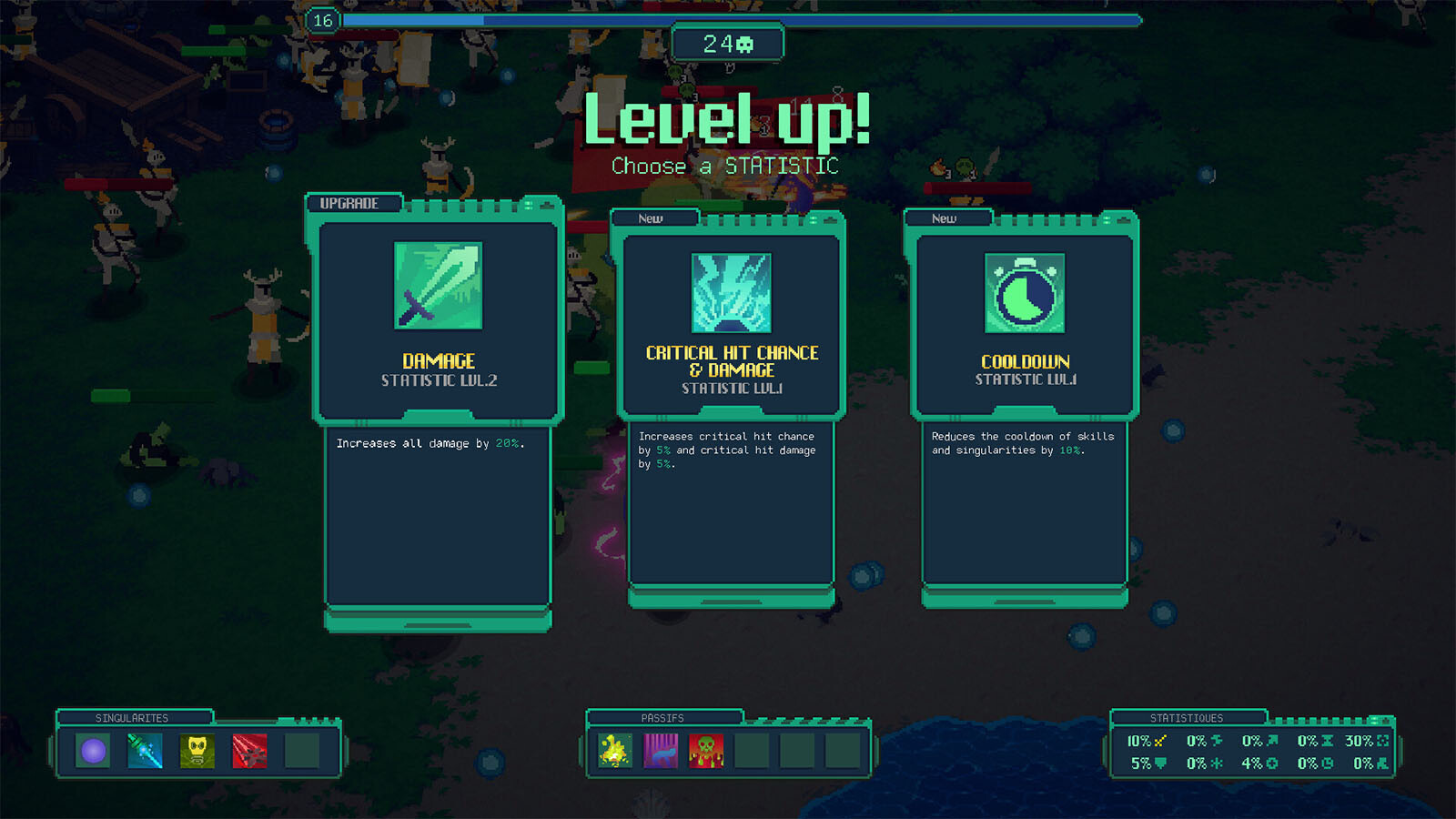Click the skull counter showing 24
The width and height of the screenshot is (1456, 819).
[727, 41]
